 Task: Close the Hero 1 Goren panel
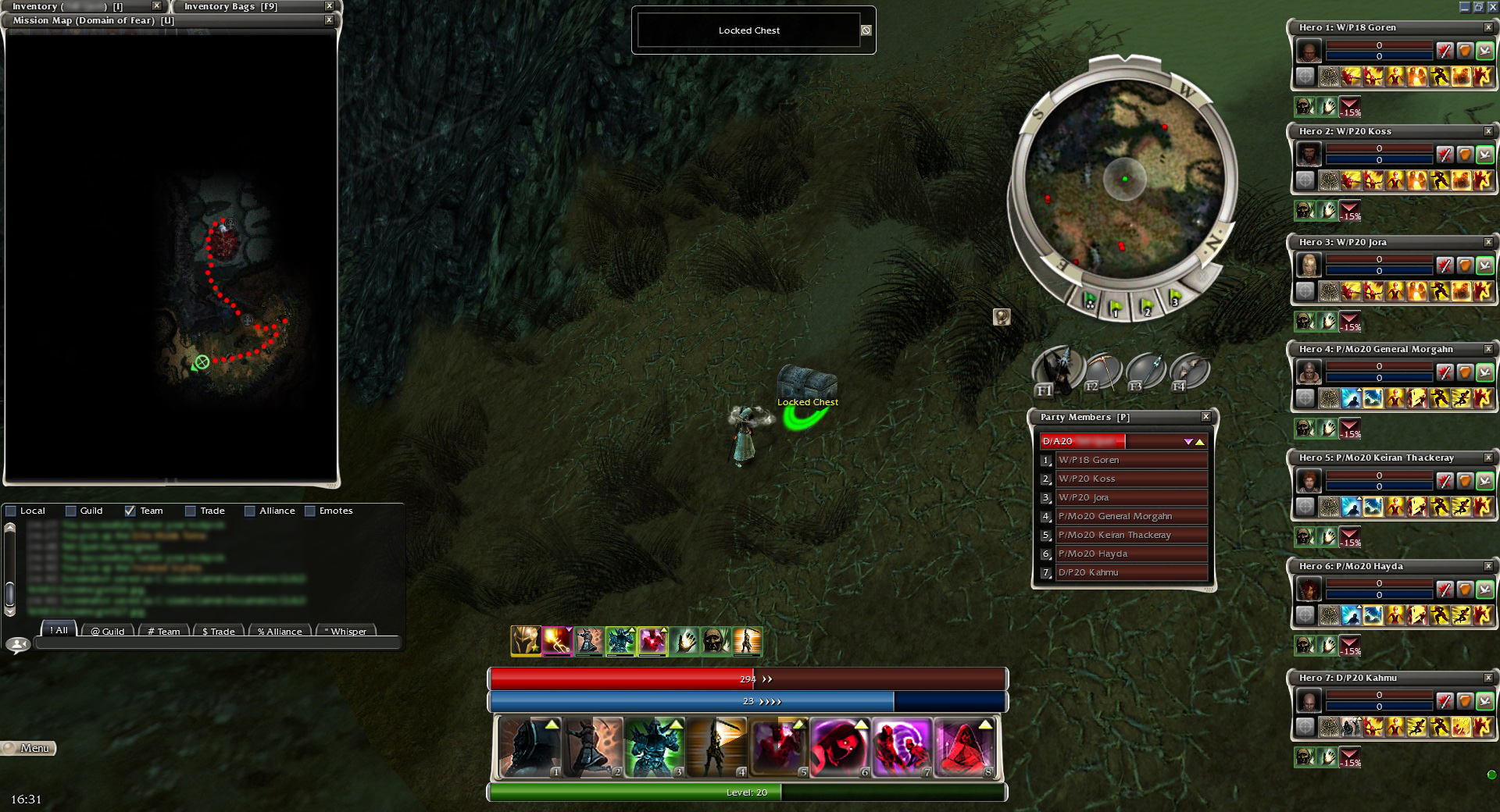pos(1488,27)
